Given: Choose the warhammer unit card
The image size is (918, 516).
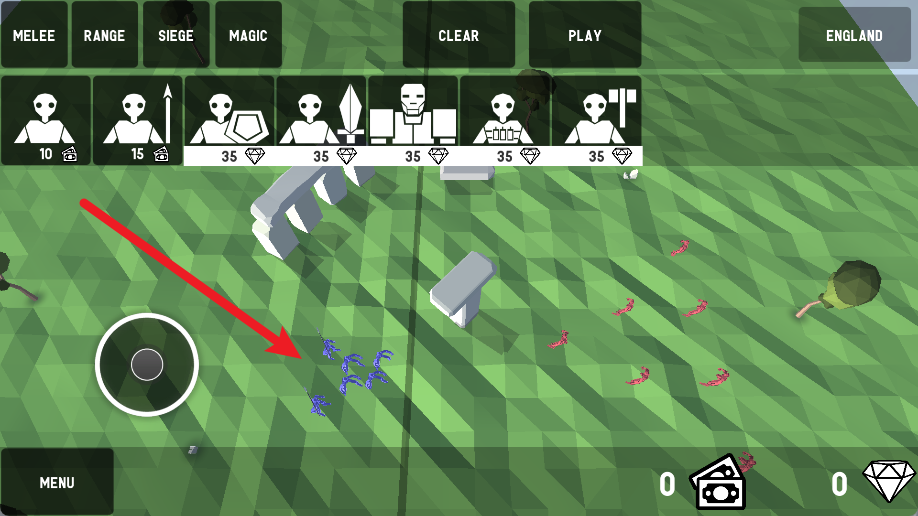Looking at the screenshot, I should pyautogui.click(x=597, y=120).
